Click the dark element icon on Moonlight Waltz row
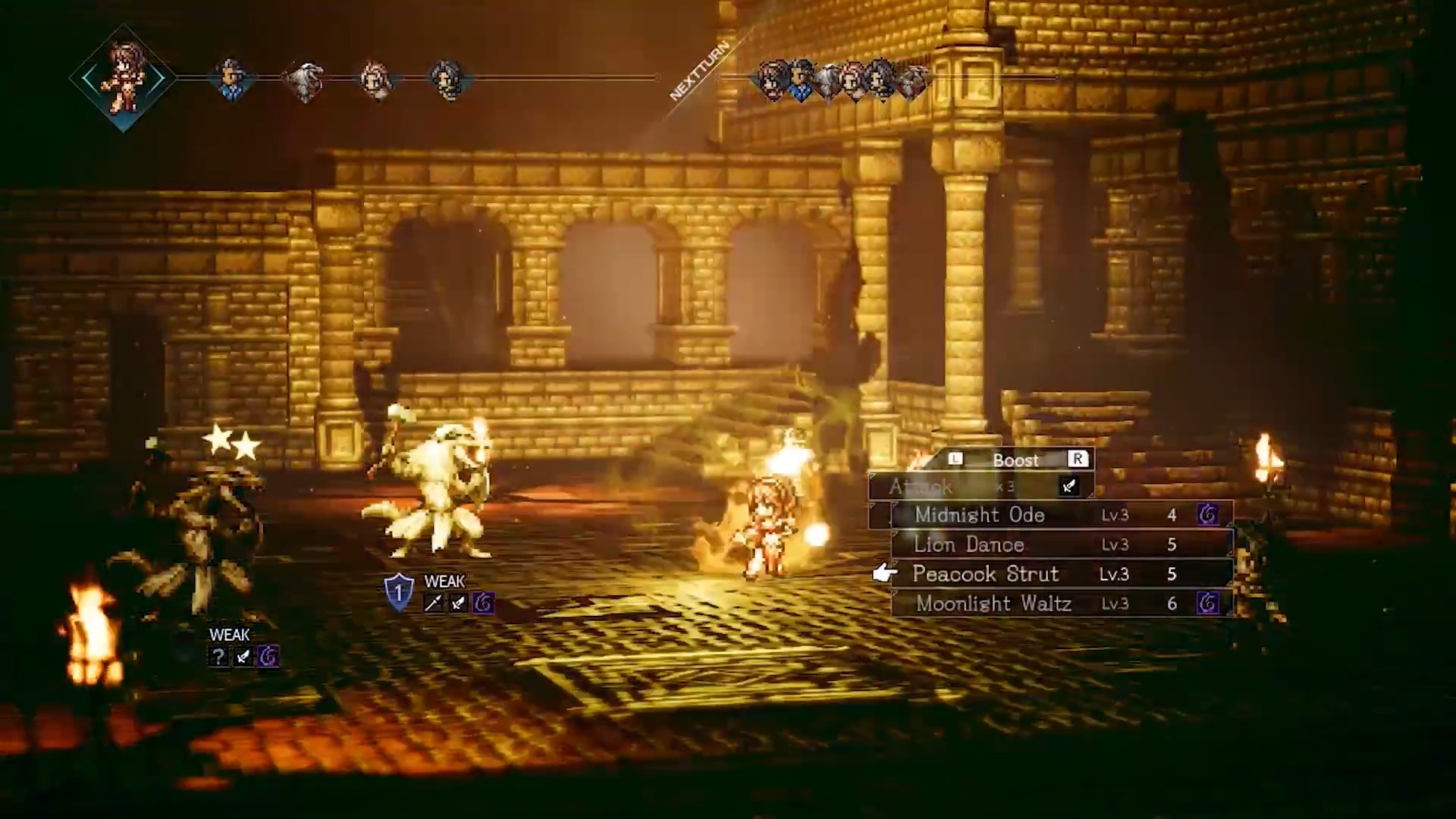Image resolution: width=1456 pixels, height=819 pixels. coord(1209,604)
